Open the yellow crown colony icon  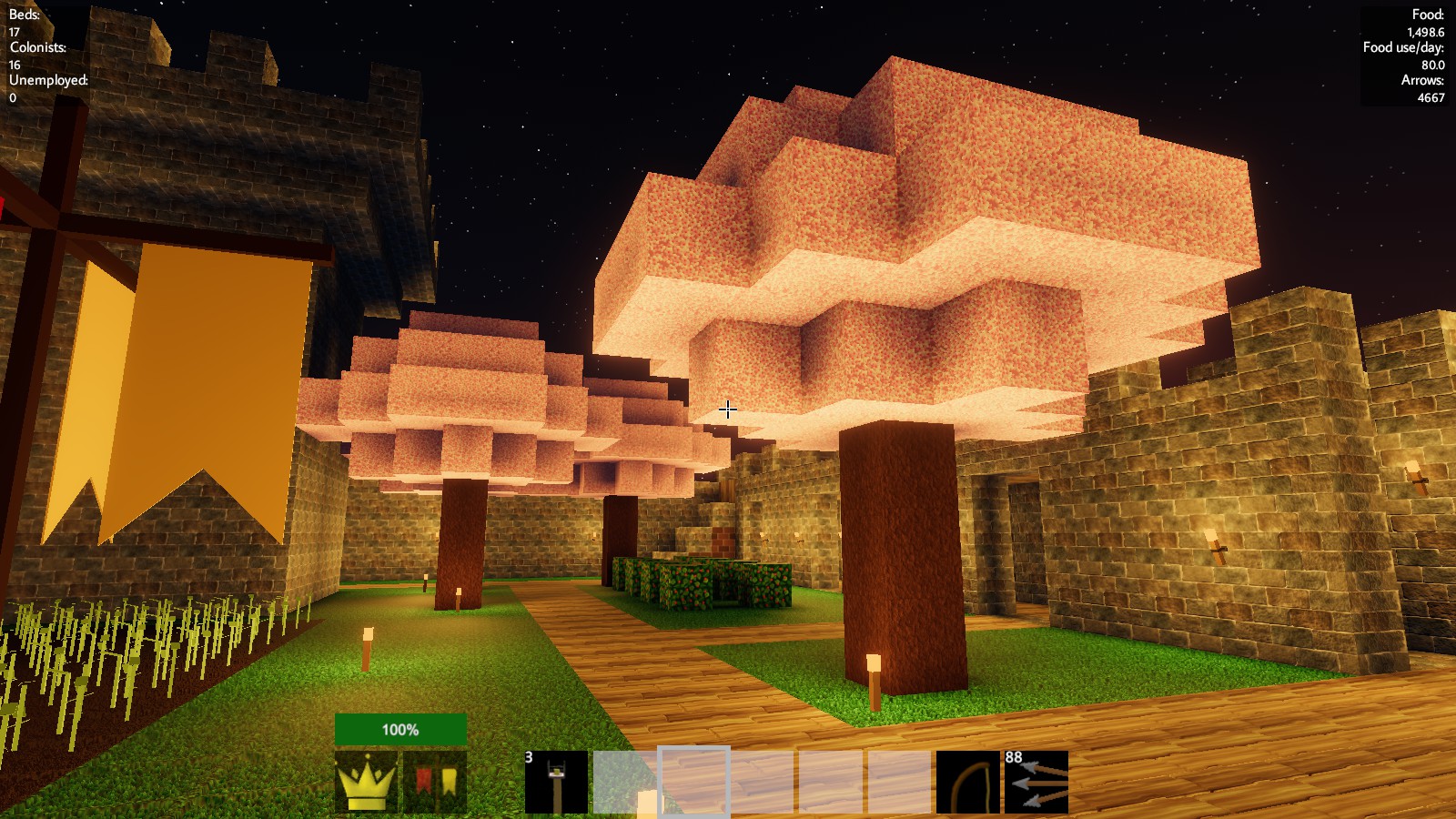pyautogui.click(x=367, y=782)
